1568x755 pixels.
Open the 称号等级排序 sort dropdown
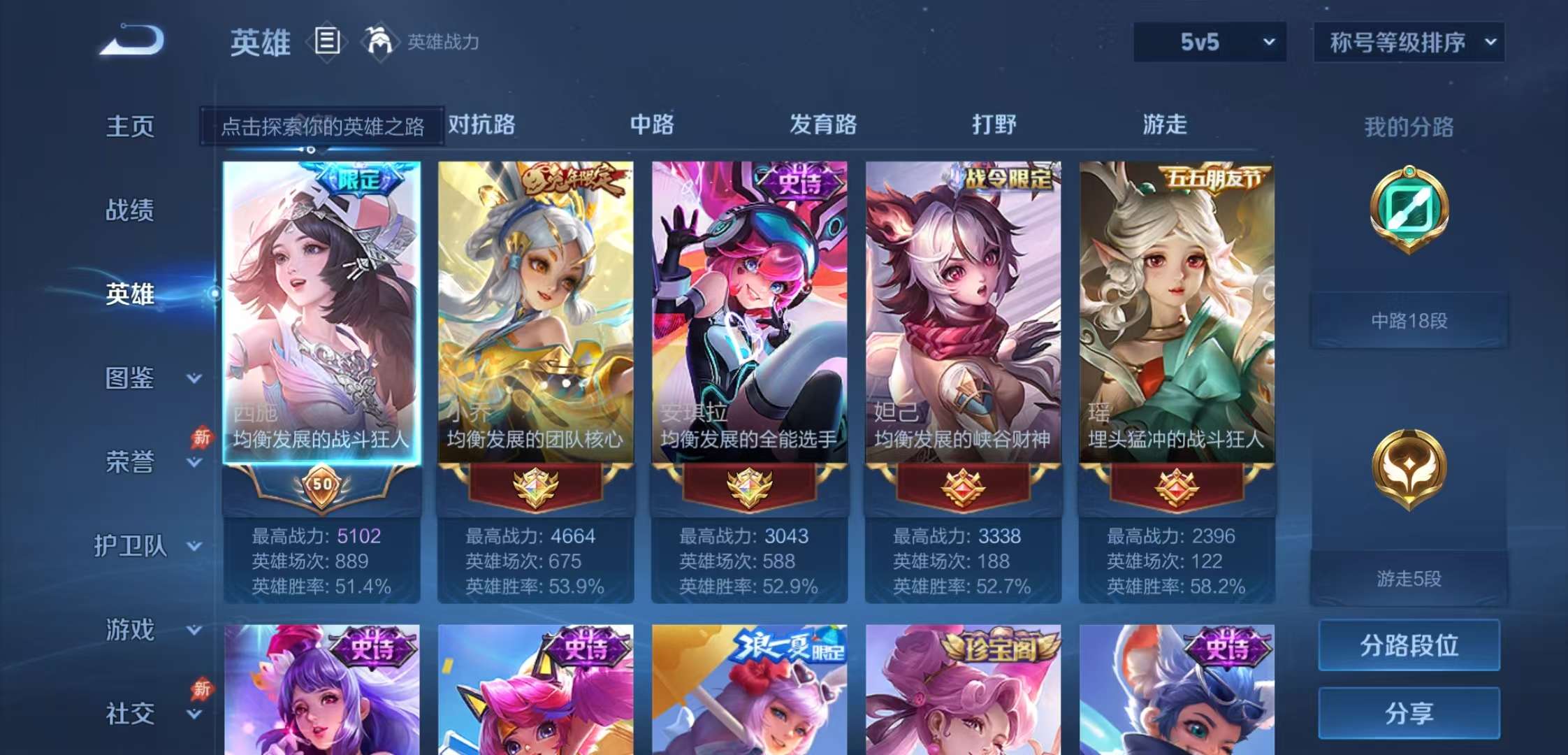tap(1410, 43)
